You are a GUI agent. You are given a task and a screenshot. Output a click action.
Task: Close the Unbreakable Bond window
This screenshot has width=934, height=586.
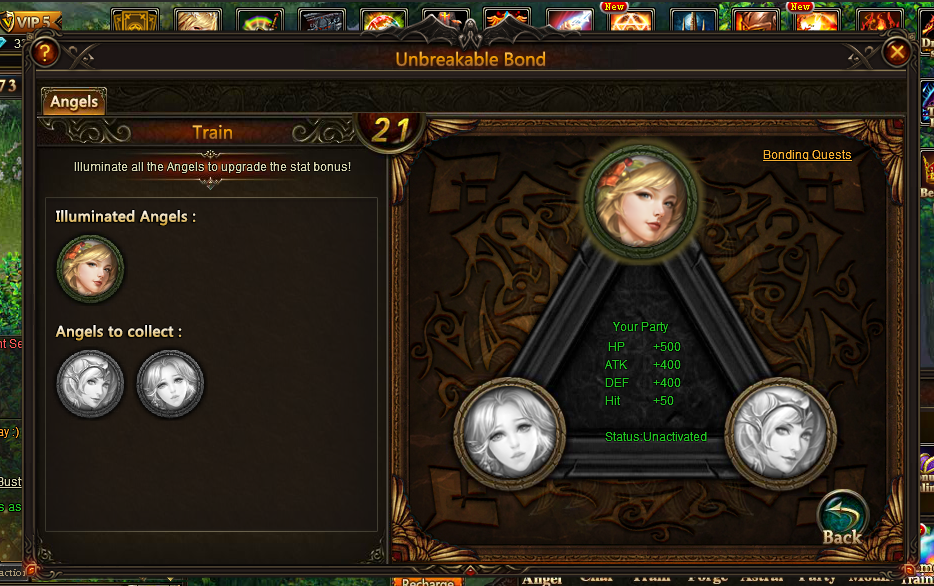tap(897, 52)
